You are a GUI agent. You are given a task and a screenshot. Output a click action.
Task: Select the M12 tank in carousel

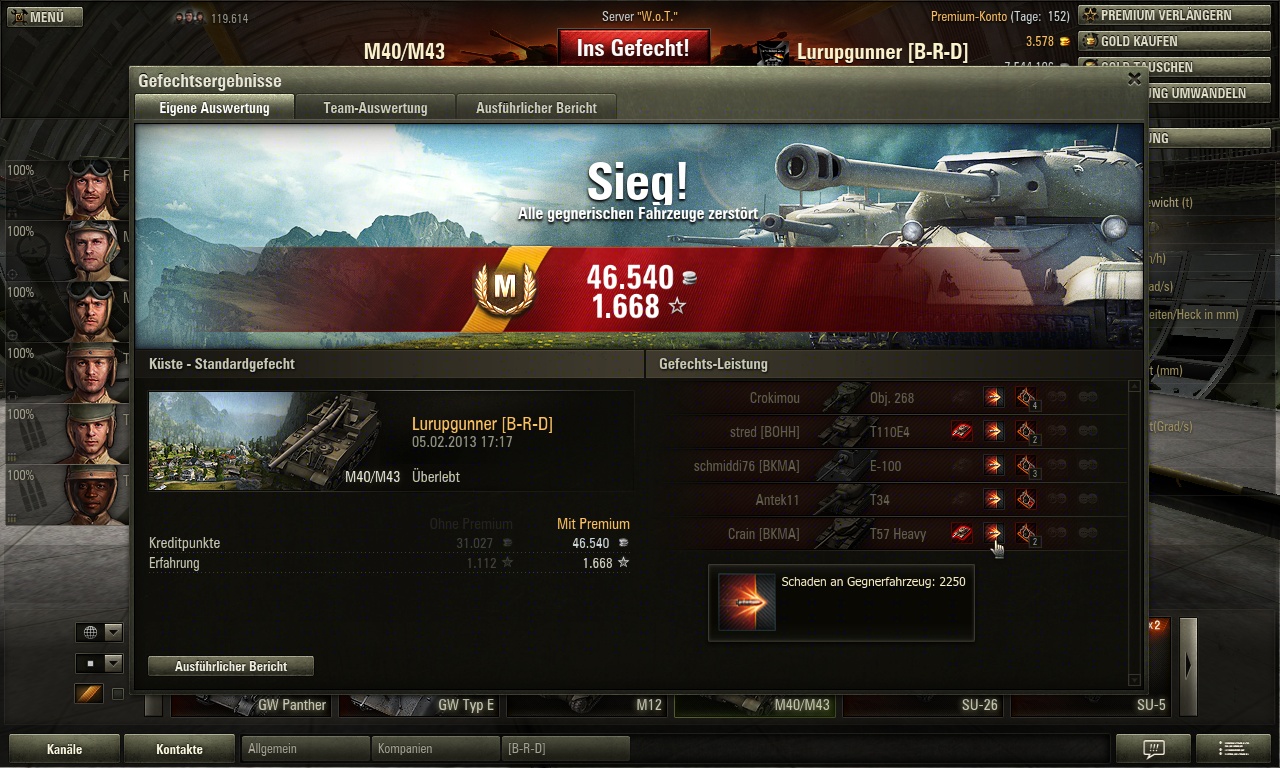point(588,705)
